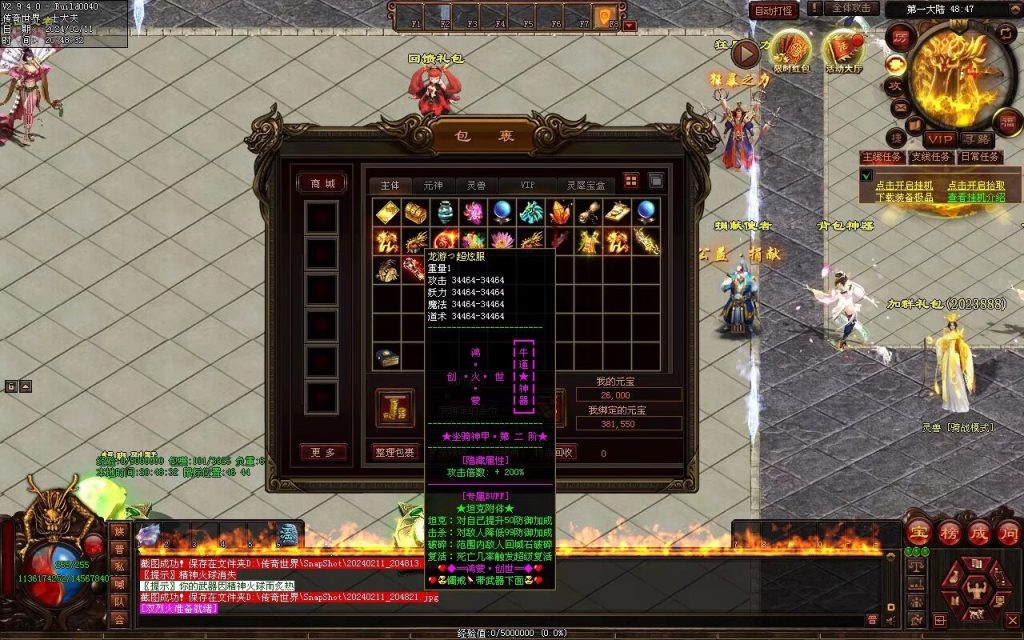The width and height of the screenshot is (1024, 640).
Task: Select the treasure chest item slot
Action: pyautogui.click(x=414, y=212)
